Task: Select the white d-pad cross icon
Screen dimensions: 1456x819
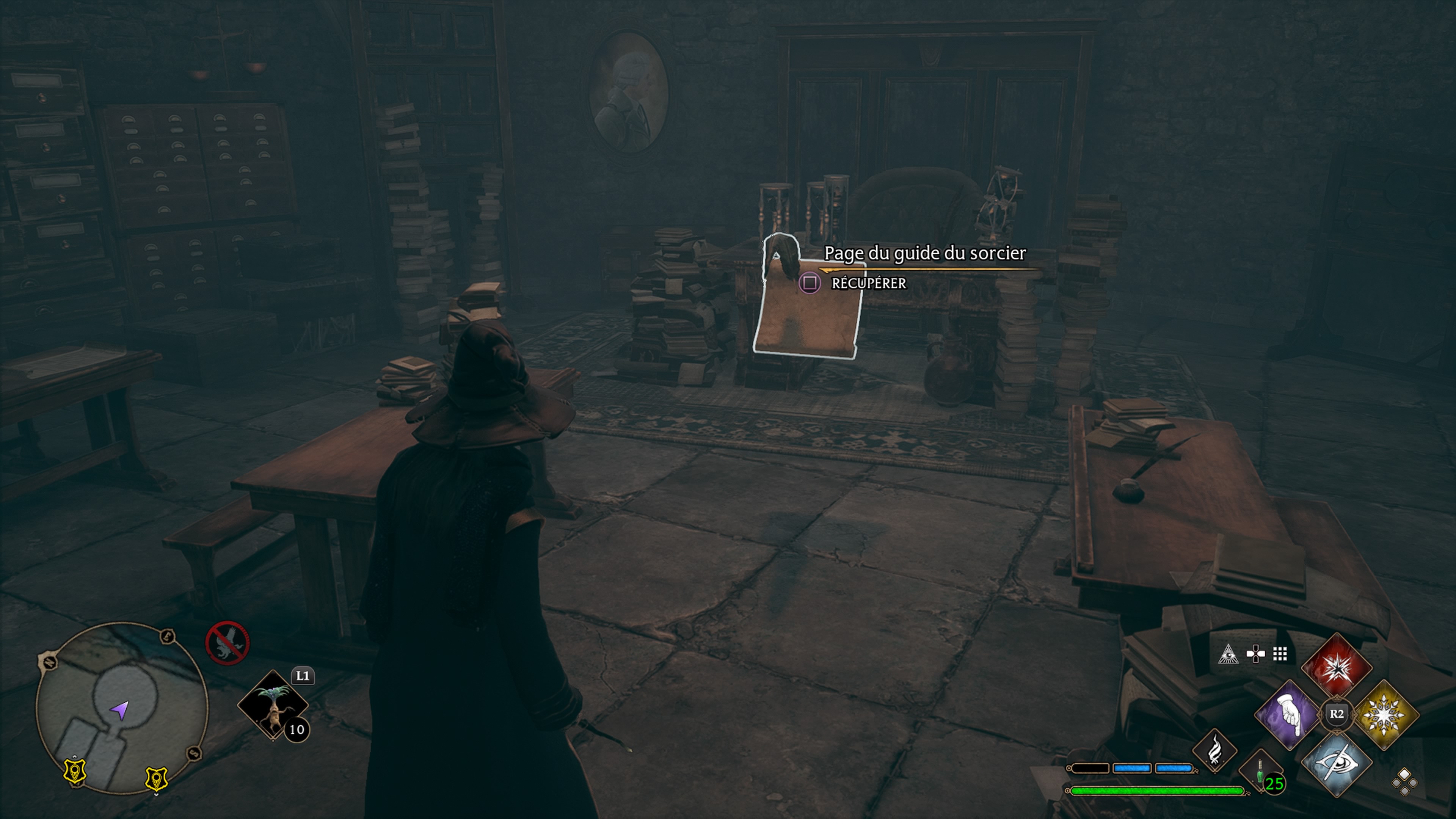Action: [x=1255, y=654]
